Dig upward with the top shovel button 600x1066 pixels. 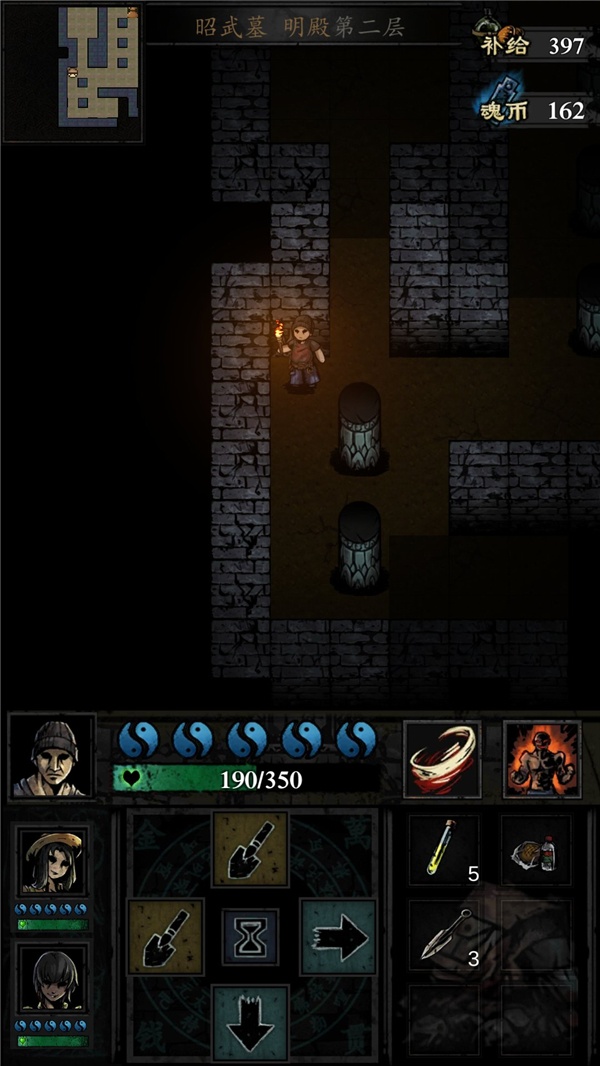click(250, 849)
